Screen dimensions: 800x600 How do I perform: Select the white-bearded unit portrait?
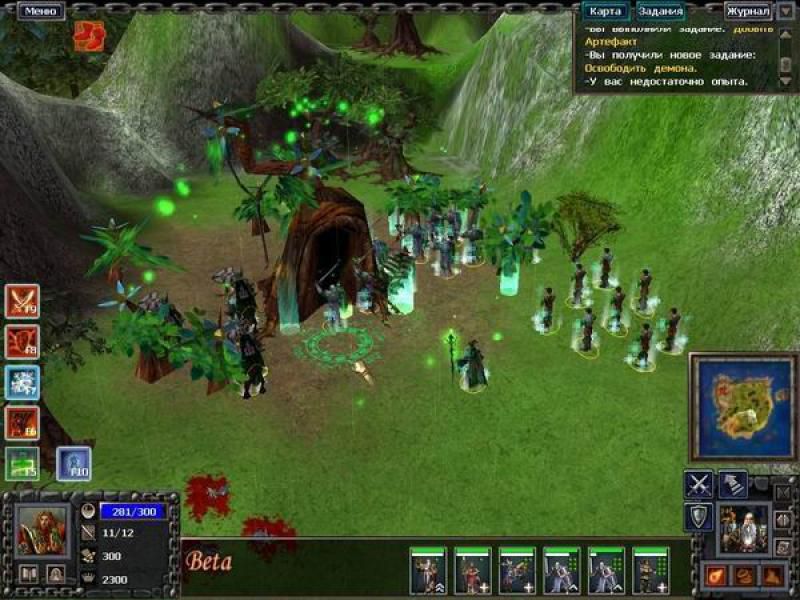745,527
